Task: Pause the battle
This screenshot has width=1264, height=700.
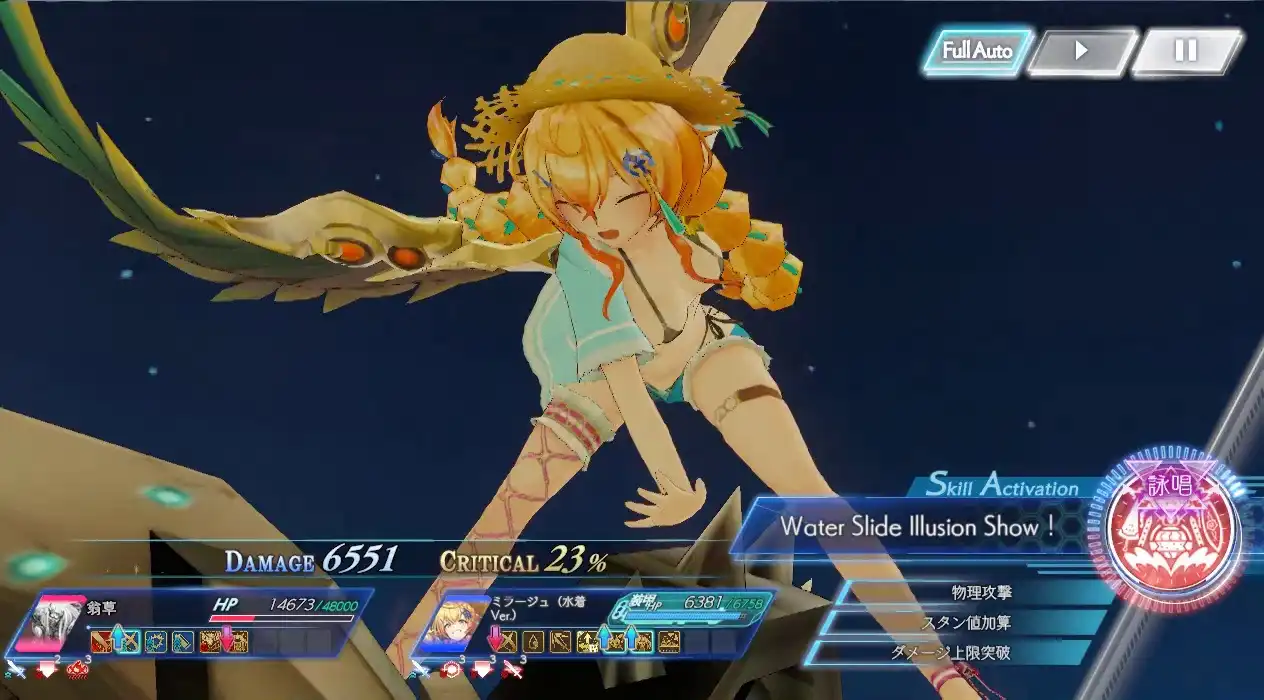Action: [x=1185, y=51]
